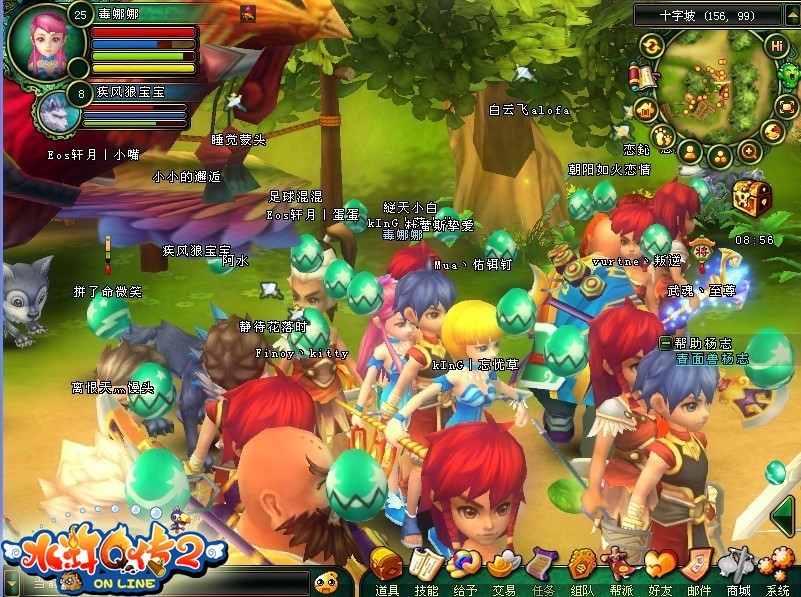Open the 商城 shop
This screenshot has height=597, width=801.
738,569
